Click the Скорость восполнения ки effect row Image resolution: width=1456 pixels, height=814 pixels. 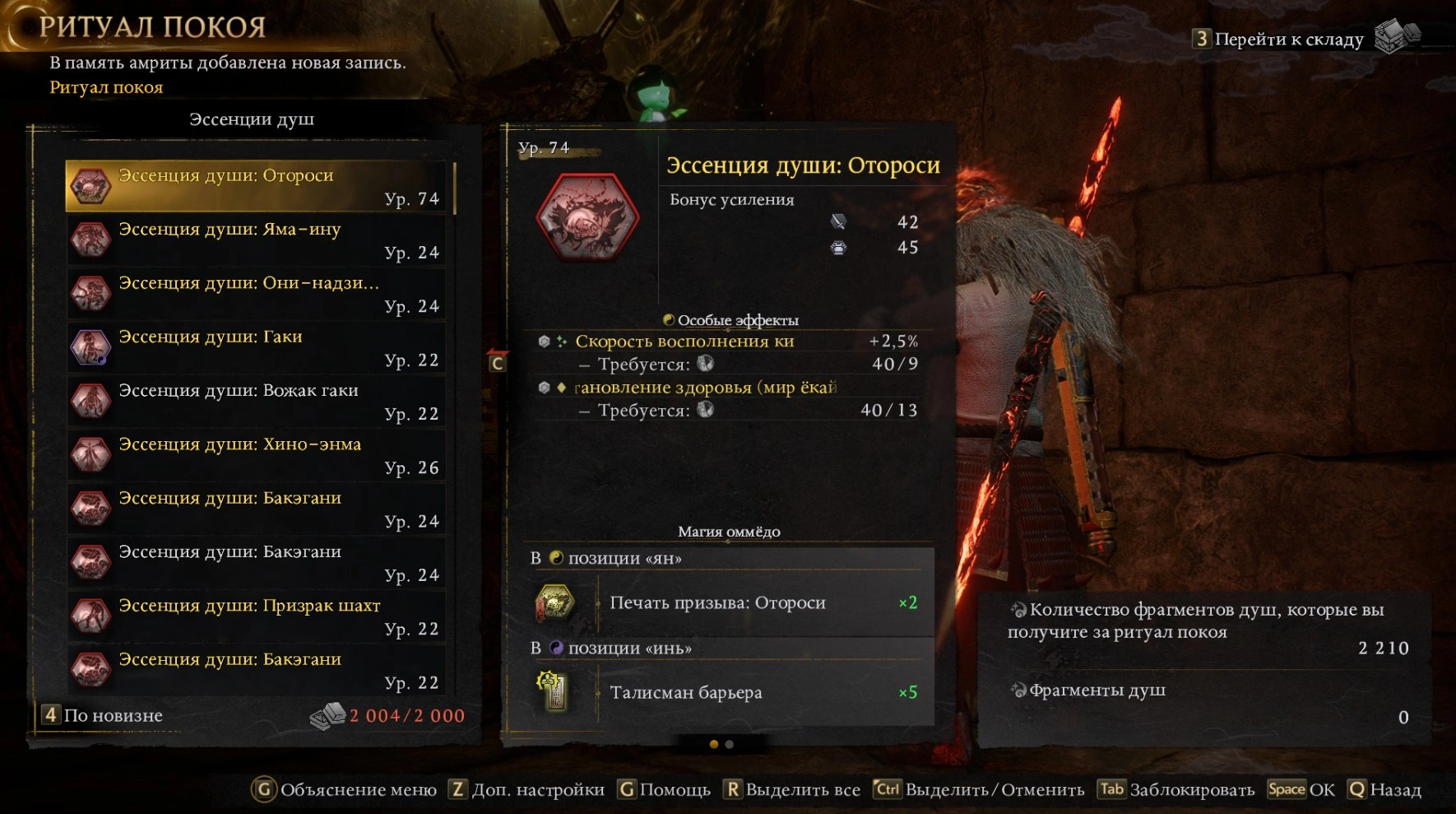click(x=728, y=341)
